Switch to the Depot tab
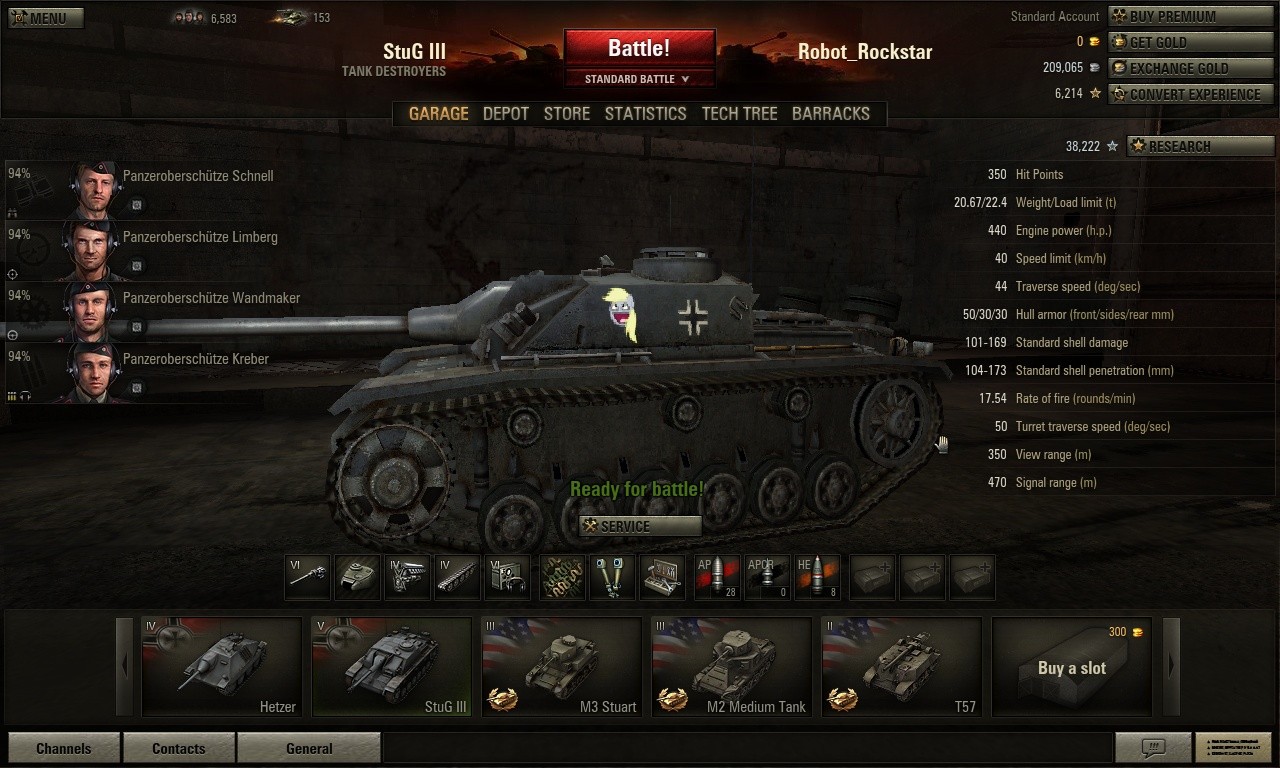The width and height of the screenshot is (1280, 768). coord(505,114)
